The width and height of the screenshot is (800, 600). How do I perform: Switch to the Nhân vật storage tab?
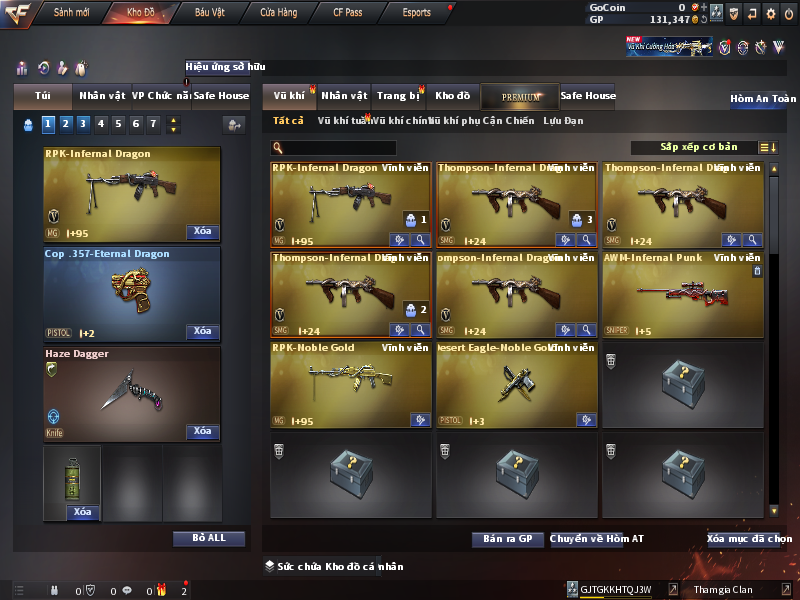344,96
